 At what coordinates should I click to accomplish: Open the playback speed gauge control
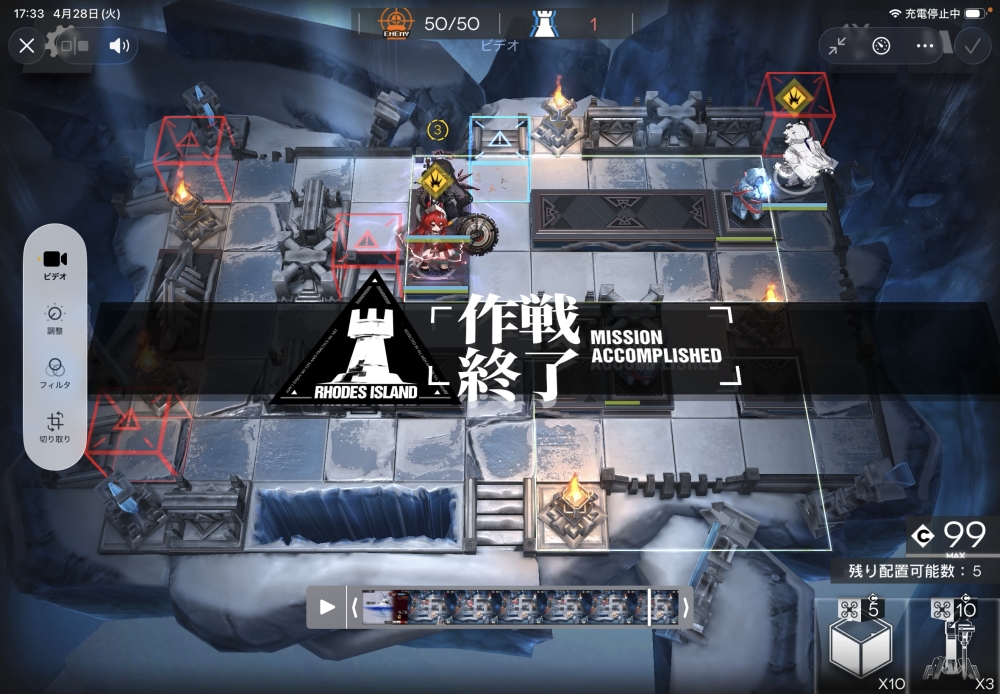tap(881, 45)
